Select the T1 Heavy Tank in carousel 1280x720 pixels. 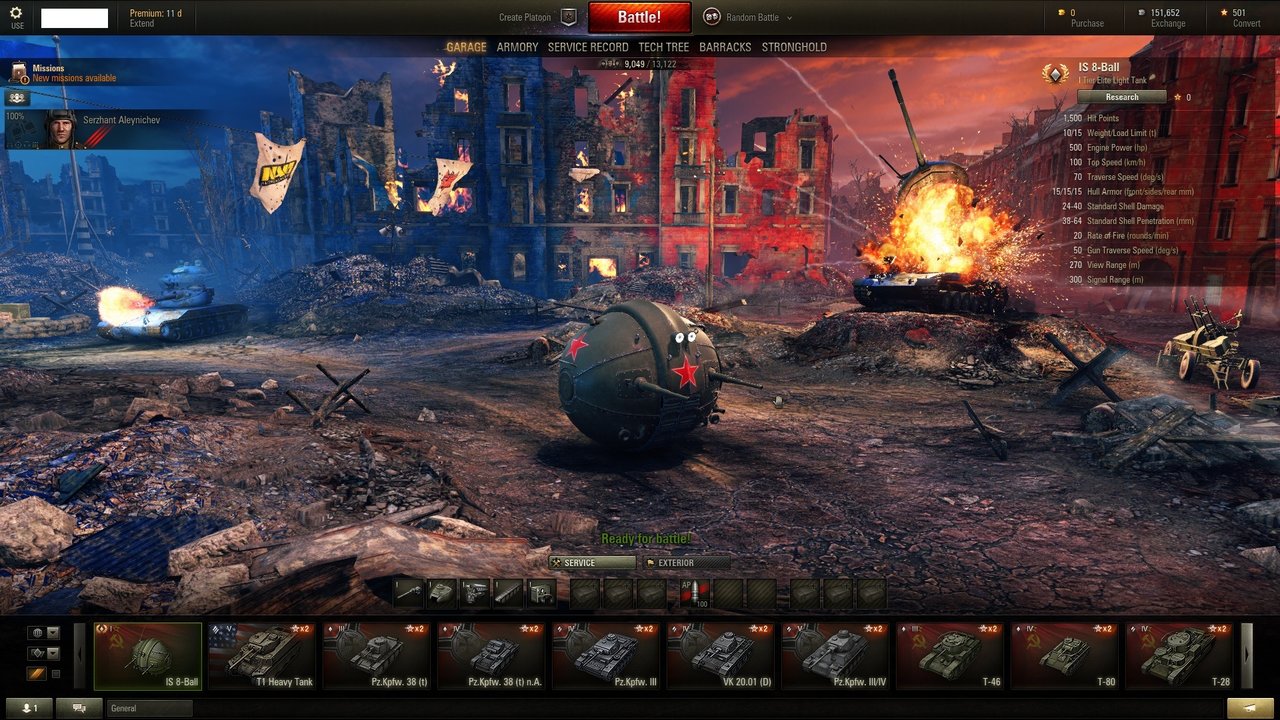point(263,656)
